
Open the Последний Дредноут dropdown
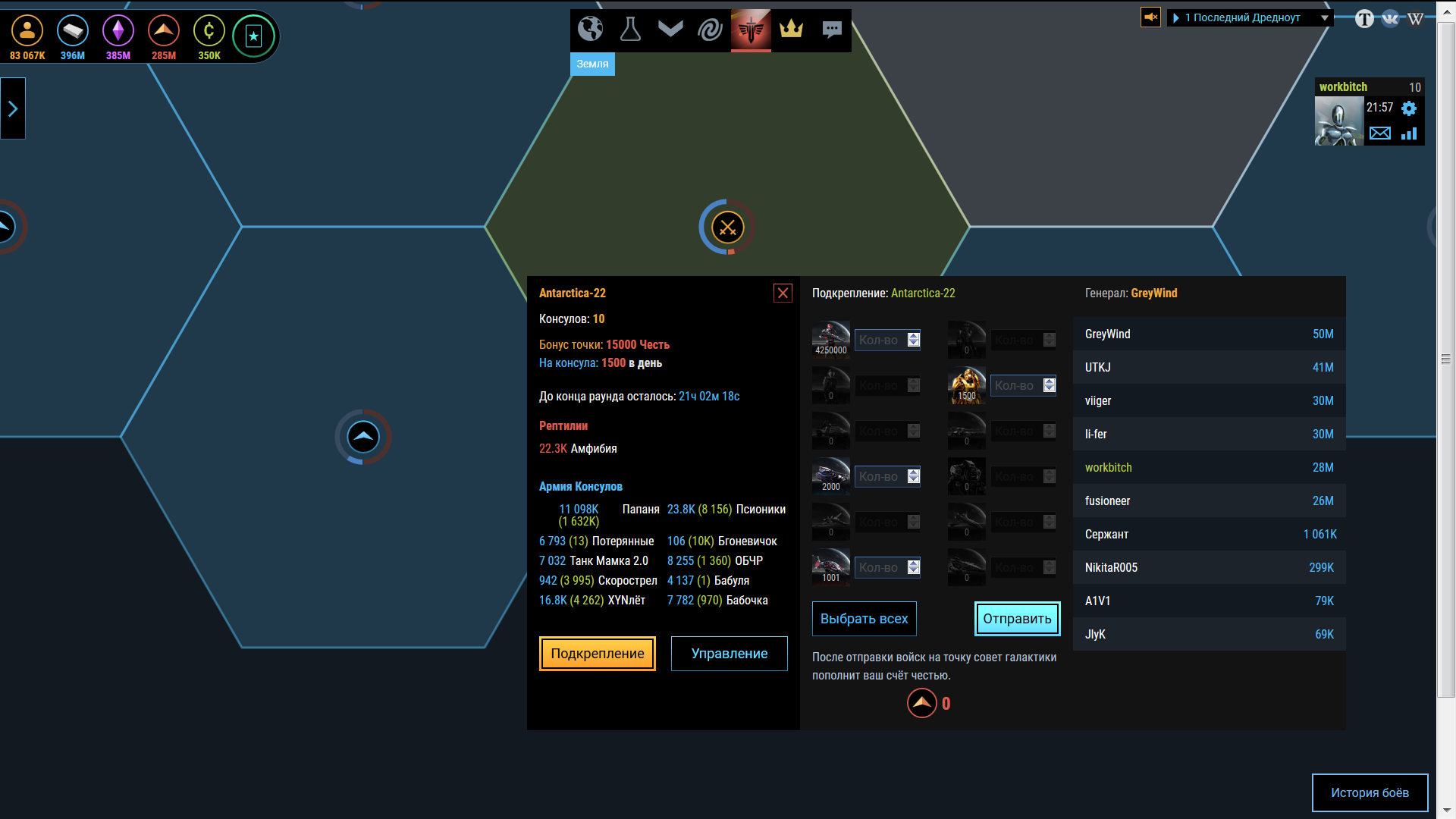tap(1250, 17)
